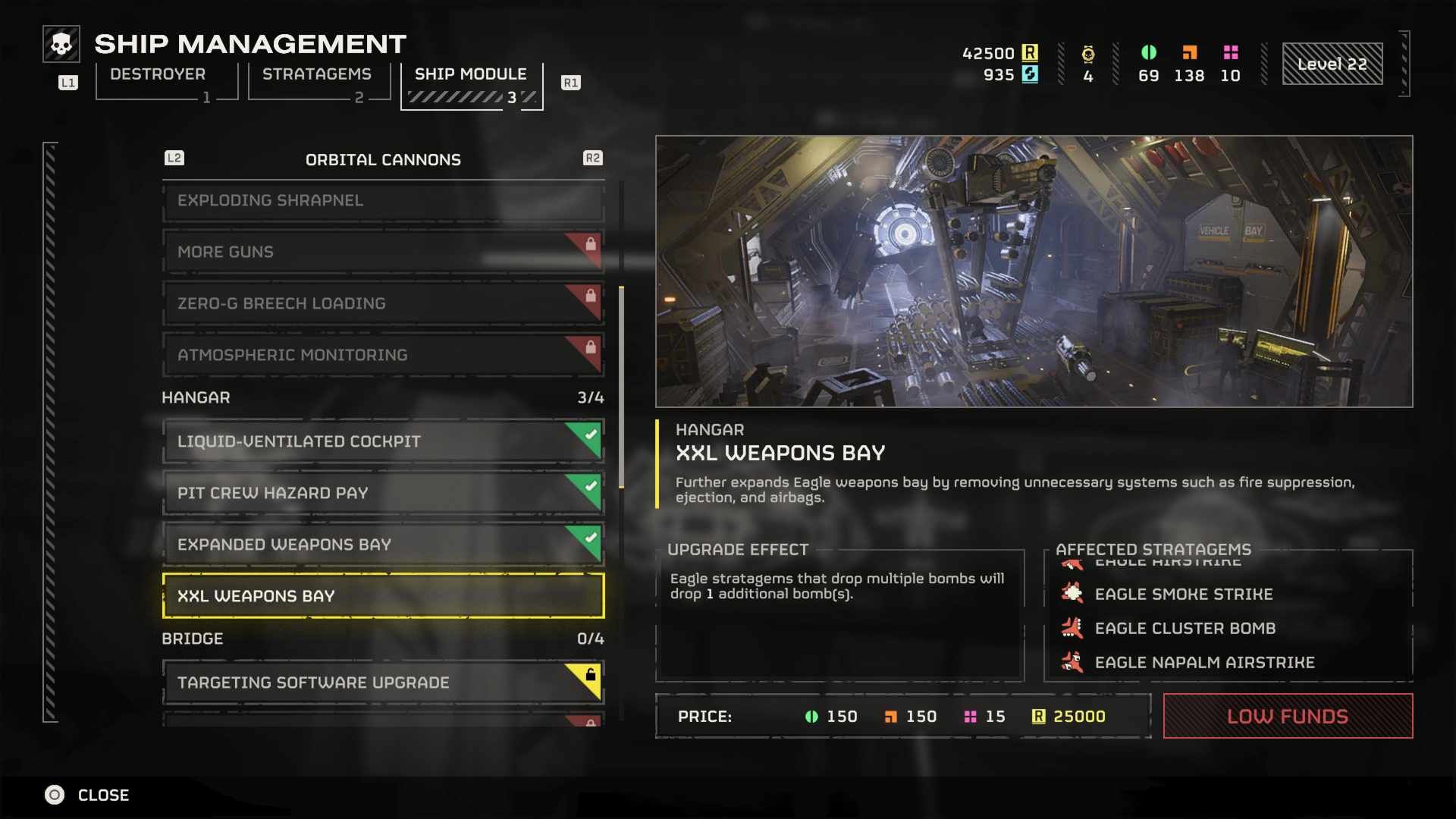Select Eagle Napalm Airstrike stratagem entry
The height and width of the screenshot is (819, 1456).
1204,663
